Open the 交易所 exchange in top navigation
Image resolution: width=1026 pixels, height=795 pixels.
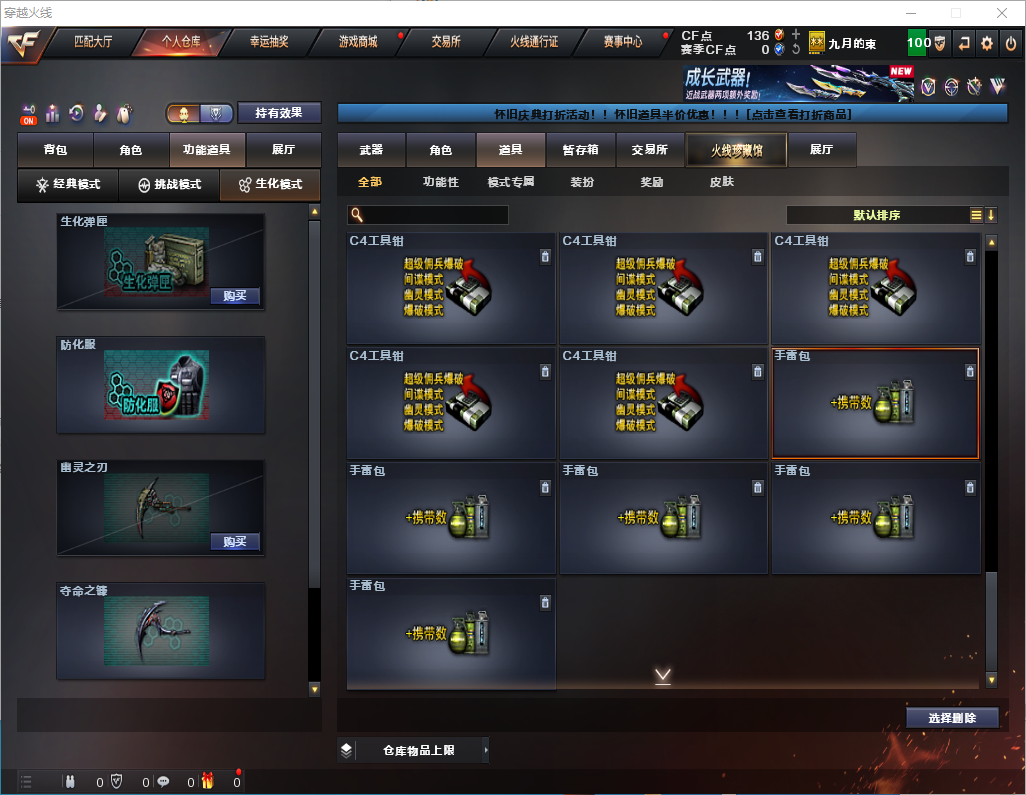click(446, 42)
